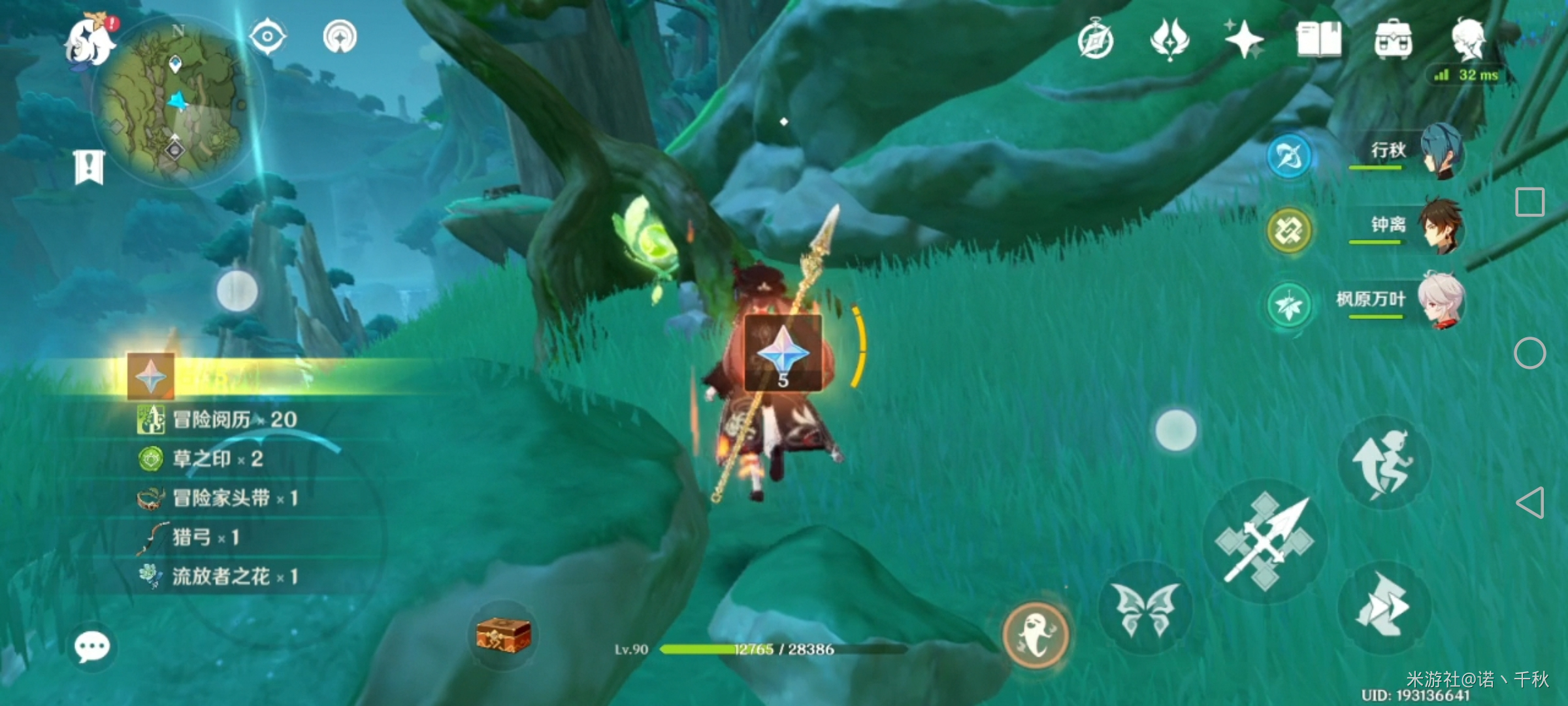Open the backpack inventory
The width and height of the screenshot is (1568, 706).
pos(1393,41)
